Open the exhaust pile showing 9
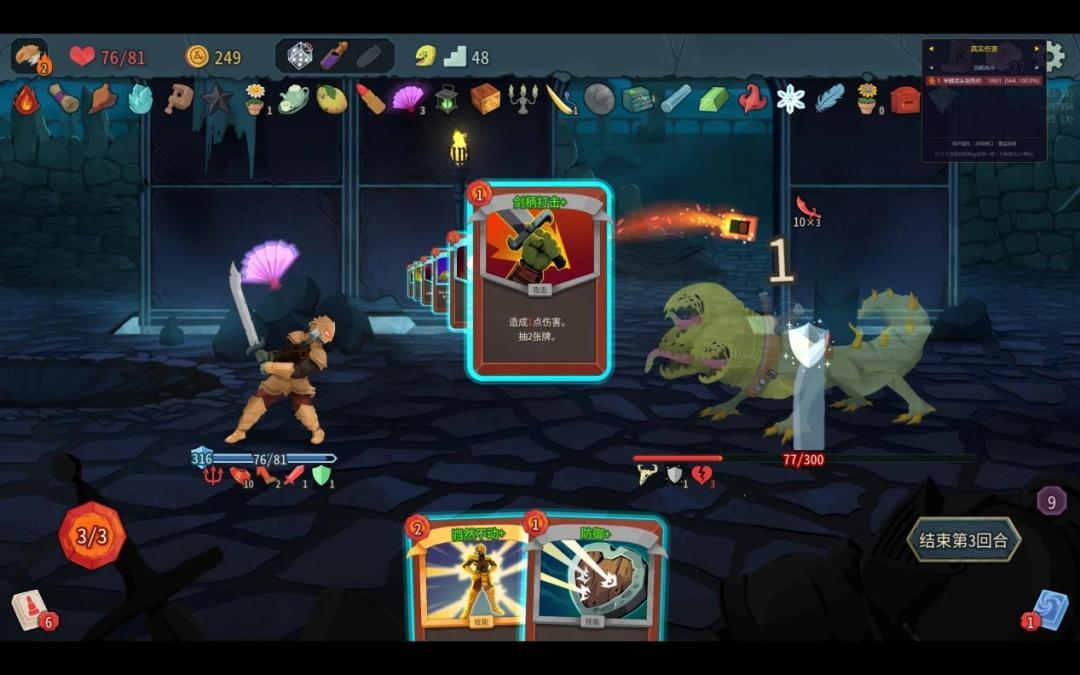Image resolution: width=1080 pixels, height=675 pixels. [1051, 500]
